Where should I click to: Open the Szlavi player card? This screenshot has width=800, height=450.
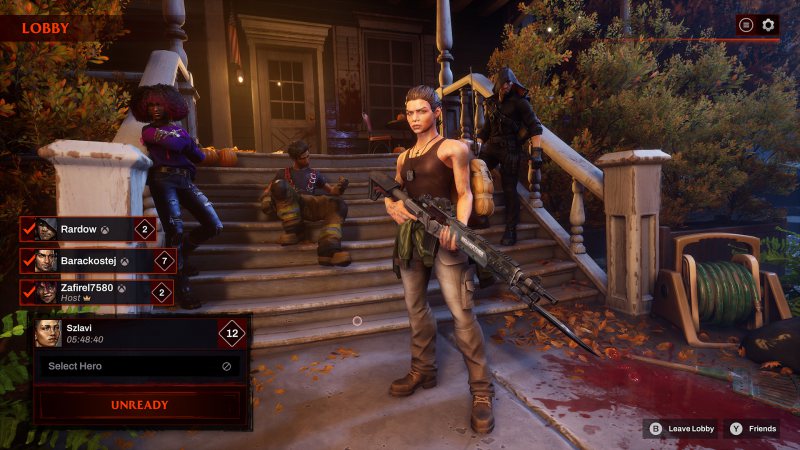click(x=139, y=333)
